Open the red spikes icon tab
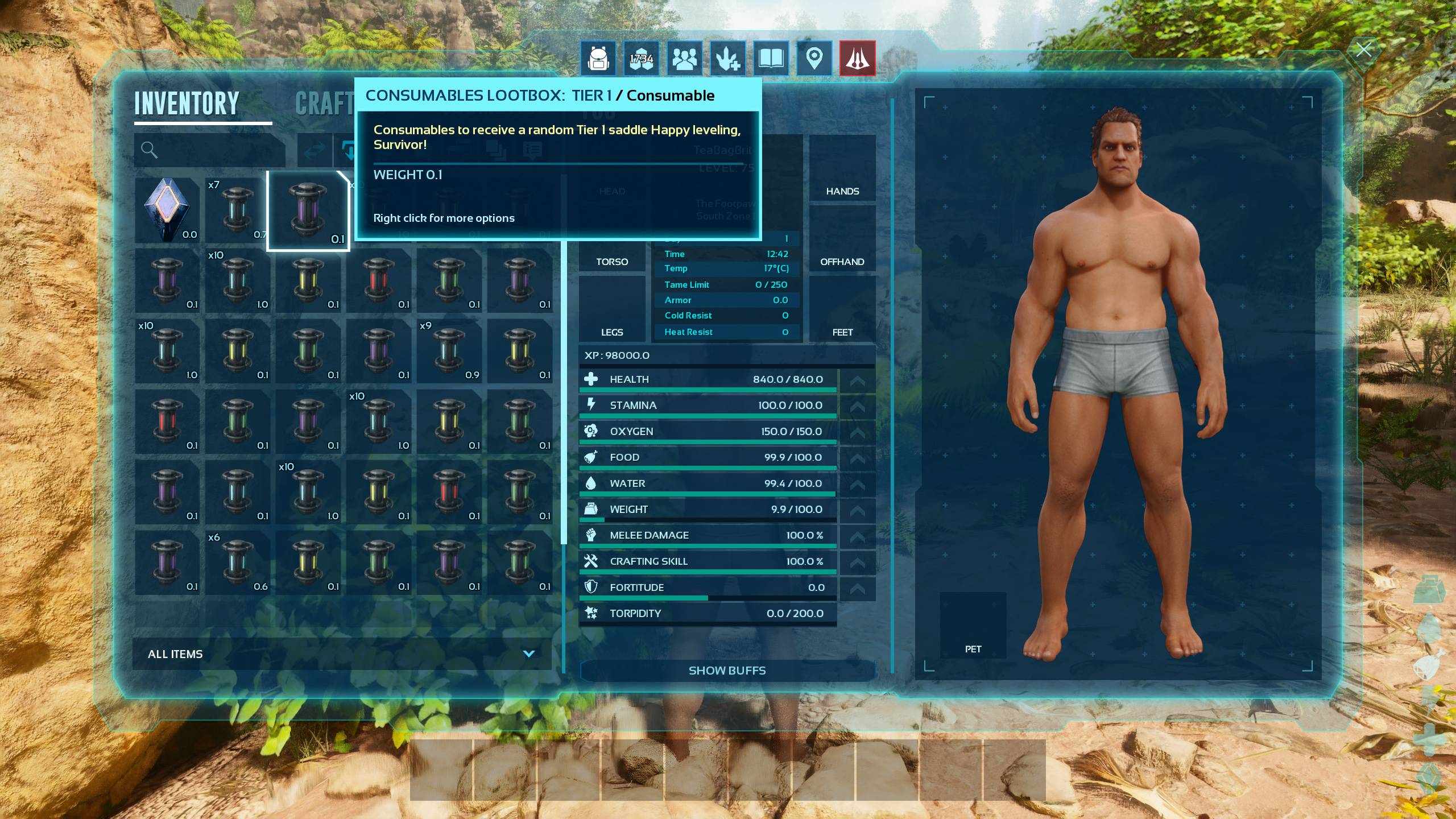The image size is (1456, 819). coord(857,58)
